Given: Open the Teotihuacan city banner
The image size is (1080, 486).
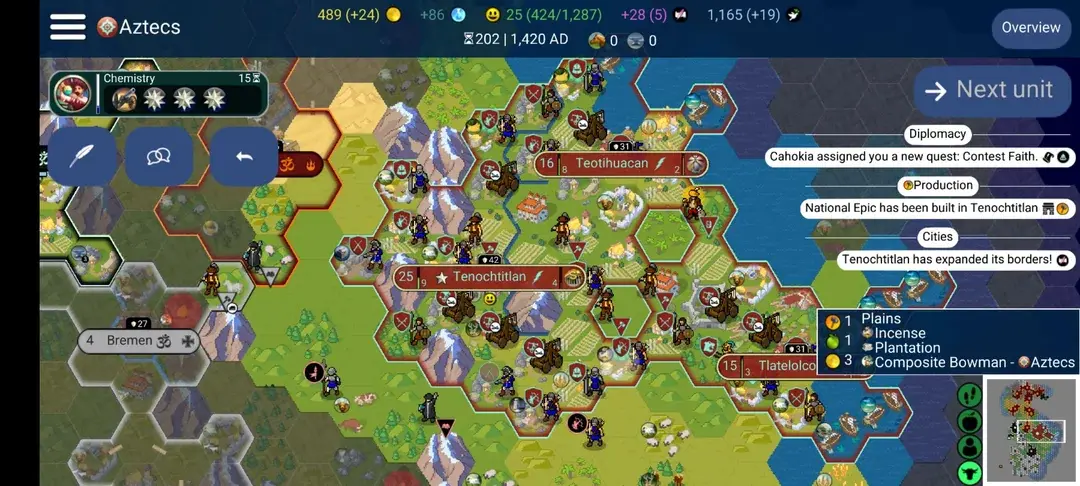Looking at the screenshot, I should (611, 163).
